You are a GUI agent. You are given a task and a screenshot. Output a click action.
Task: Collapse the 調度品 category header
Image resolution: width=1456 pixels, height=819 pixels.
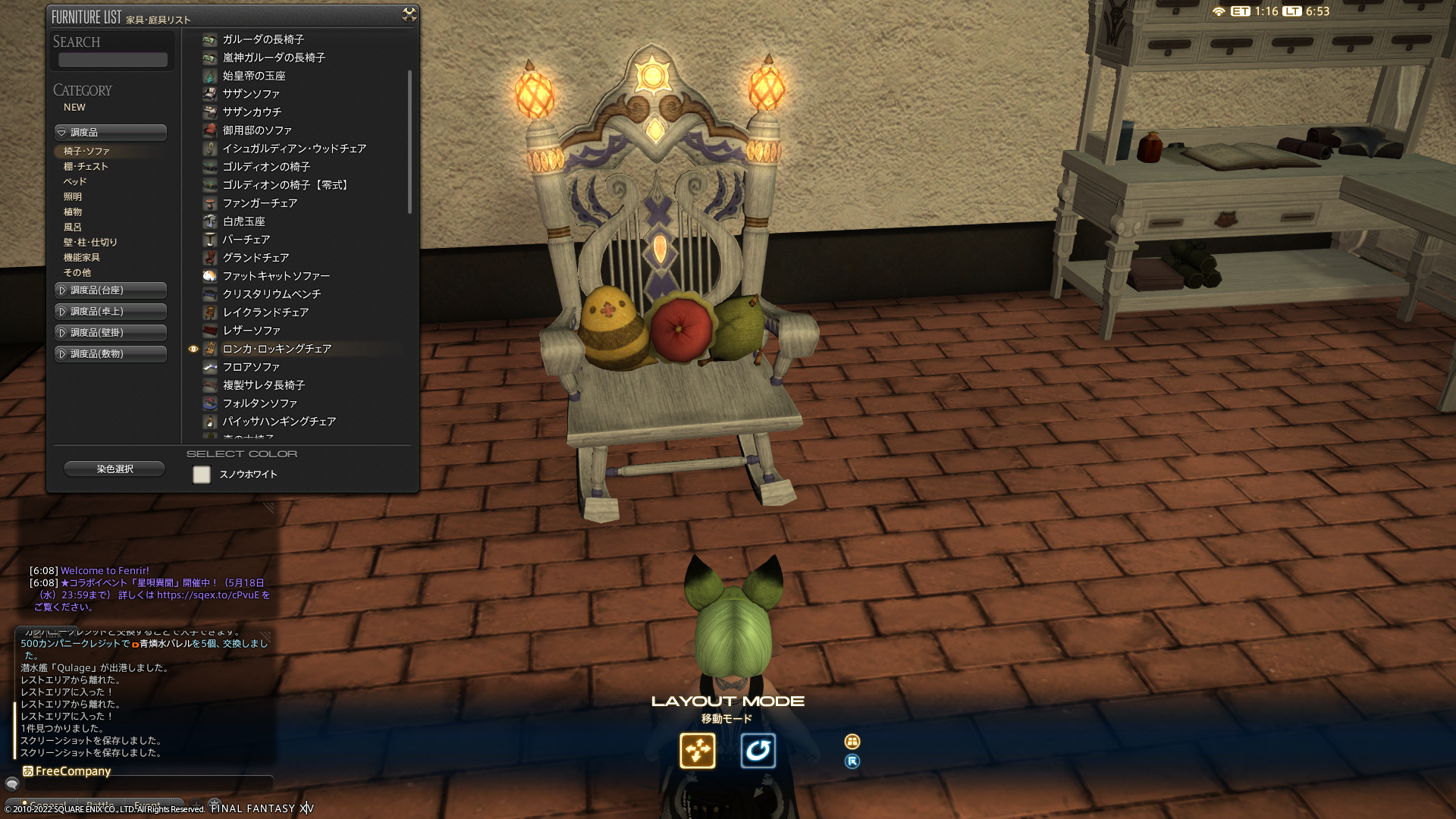point(111,133)
